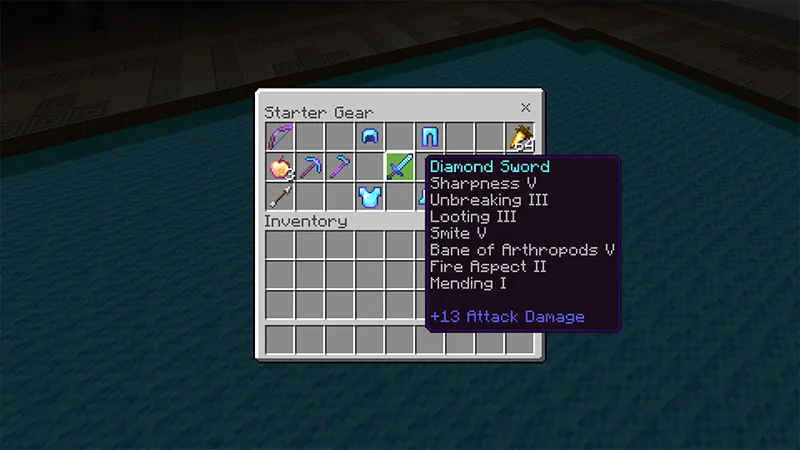Viewport: 800px width, 450px height.
Task: Select the golden apples slot
Action: [x=280, y=166]
